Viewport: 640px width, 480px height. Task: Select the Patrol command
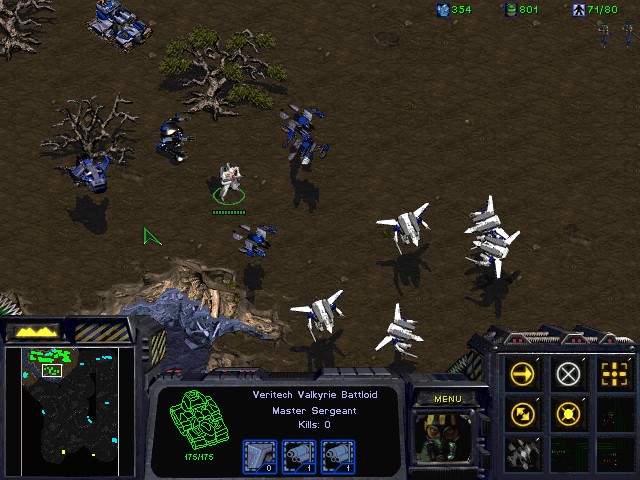point(522,412)
